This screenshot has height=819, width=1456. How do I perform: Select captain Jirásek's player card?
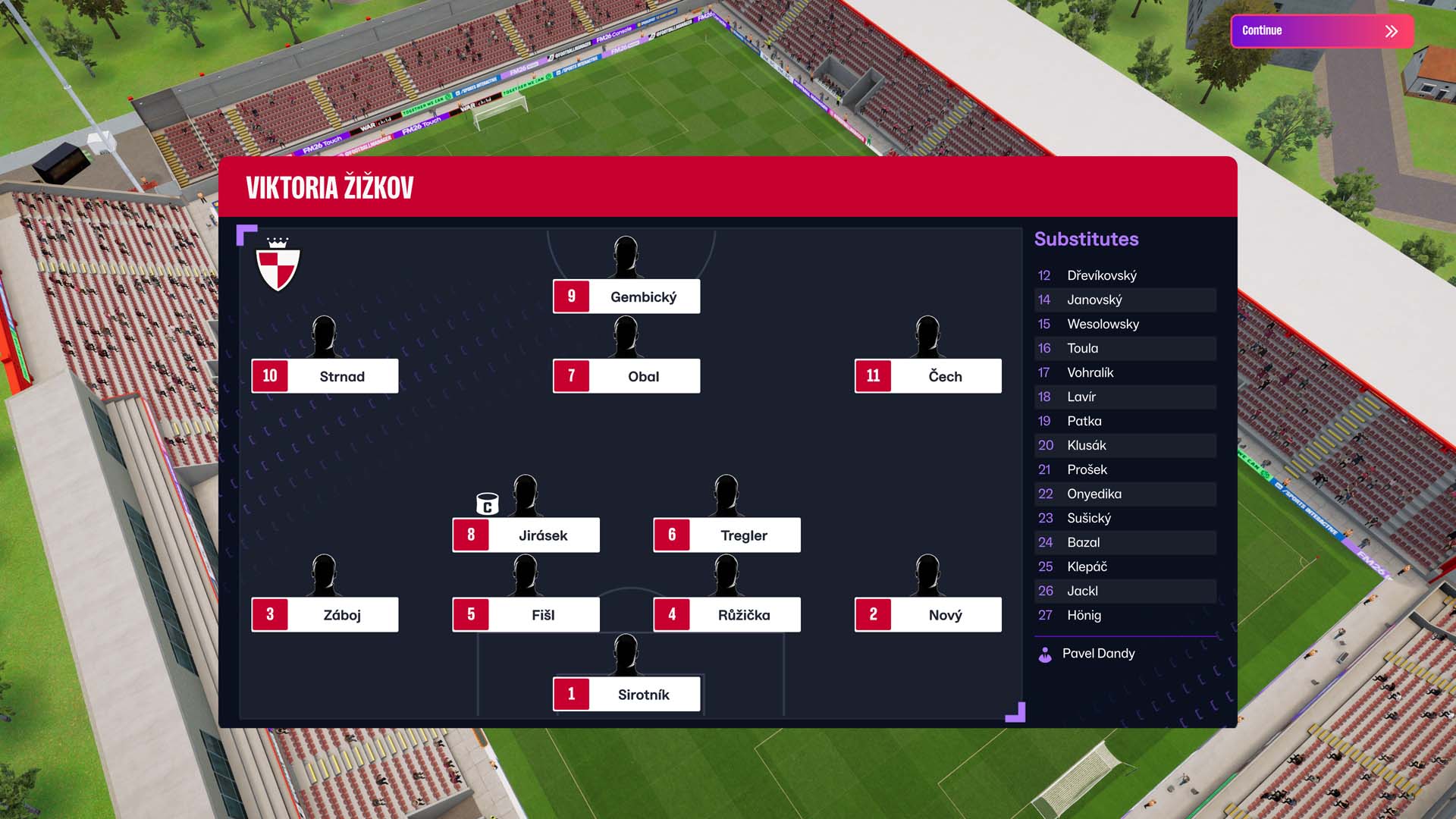click(x=526, y=535)
